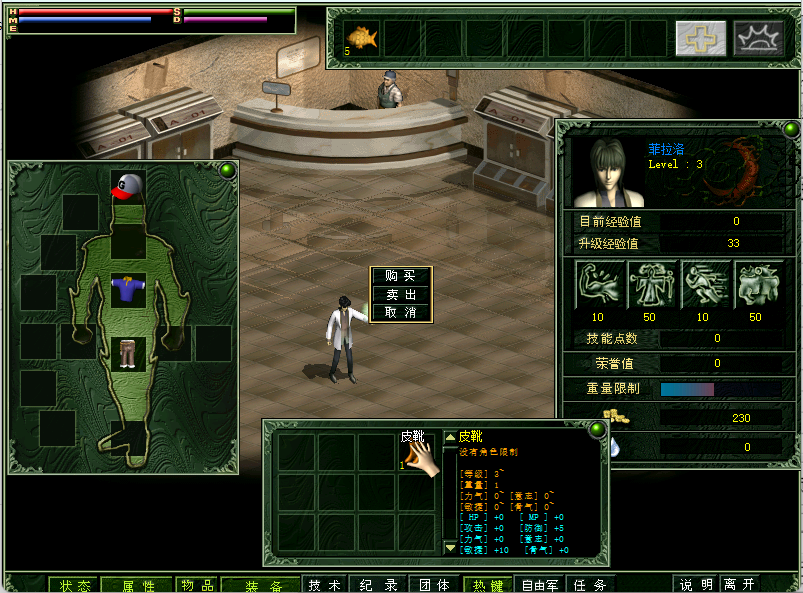Toggle the 热键 (Hotkey) bar button
This screenshot has height=593, width=803.
(x=490, y=585)
